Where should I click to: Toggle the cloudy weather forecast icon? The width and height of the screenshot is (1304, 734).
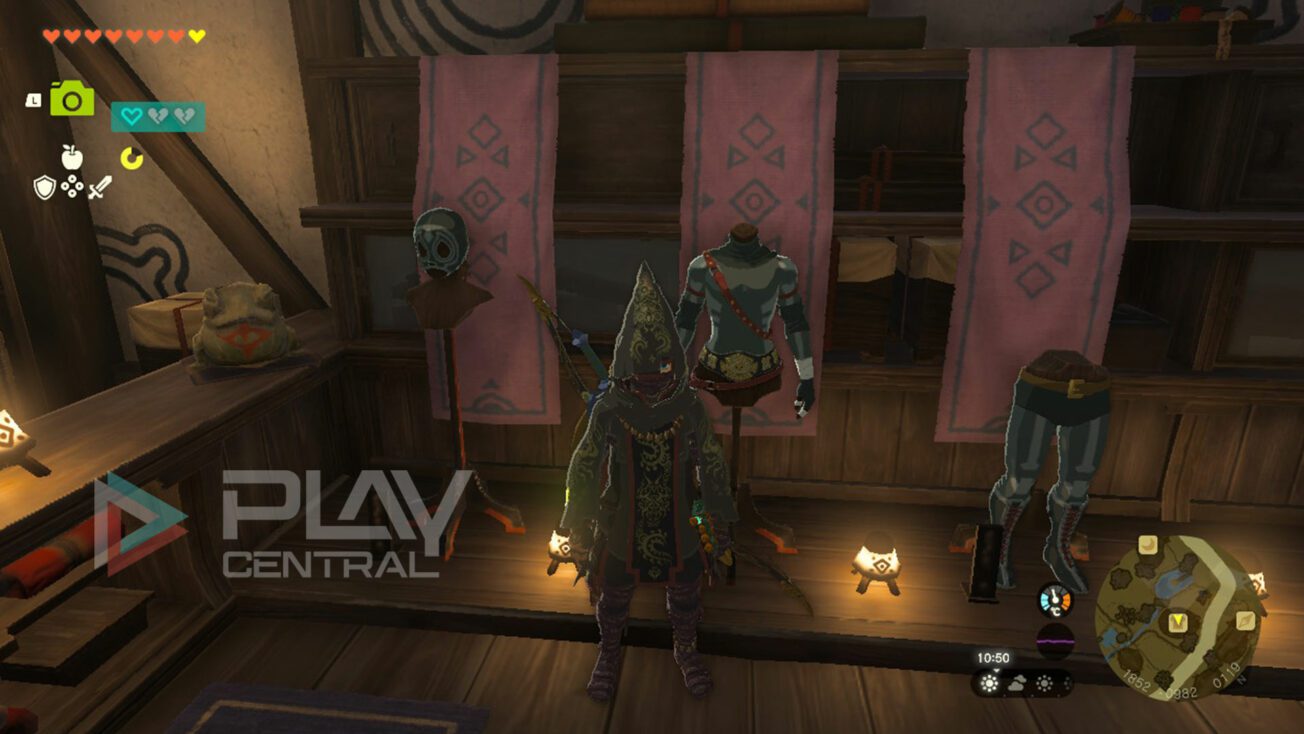point(1015,683)
